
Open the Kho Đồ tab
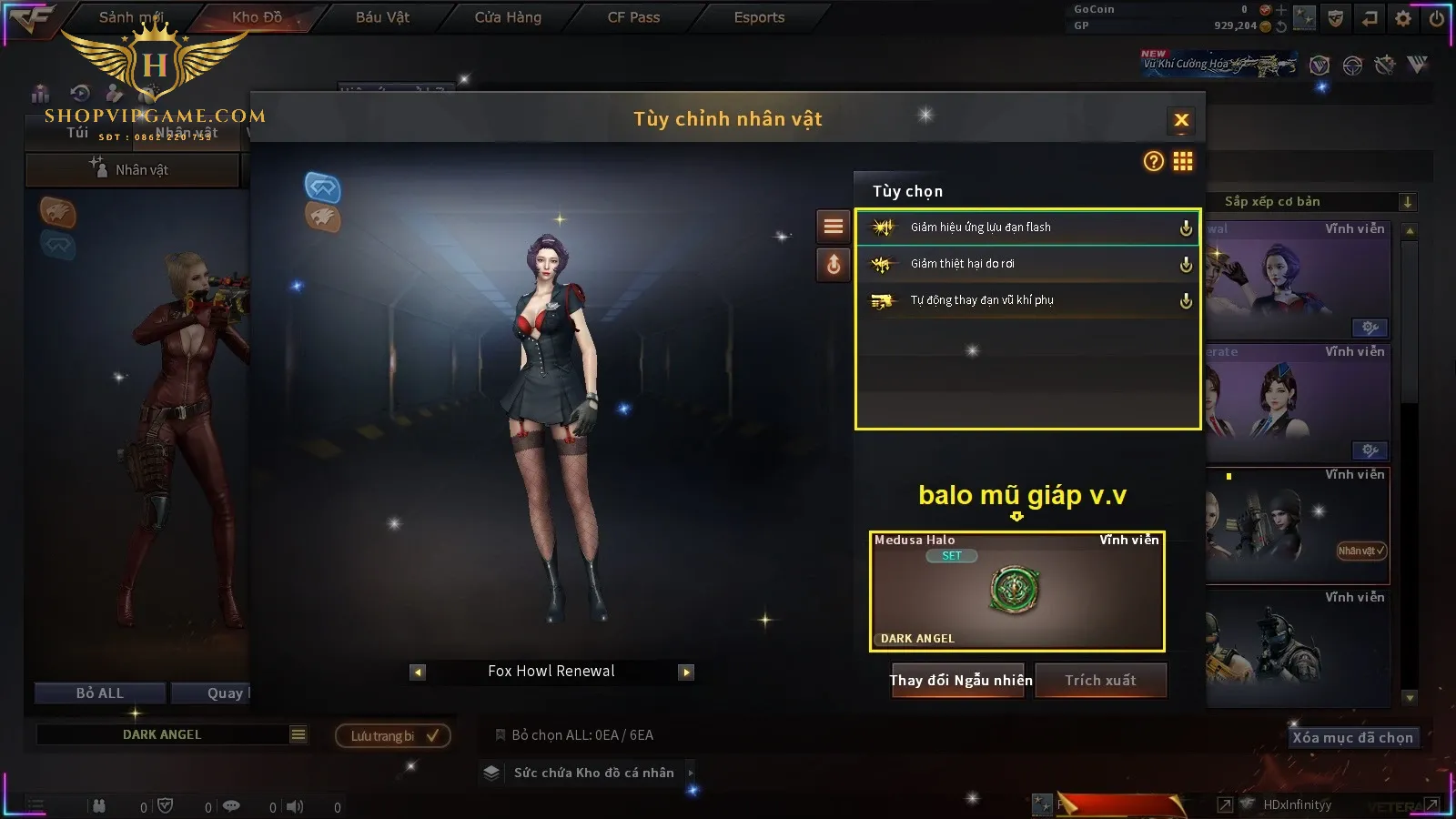[257, 17]
